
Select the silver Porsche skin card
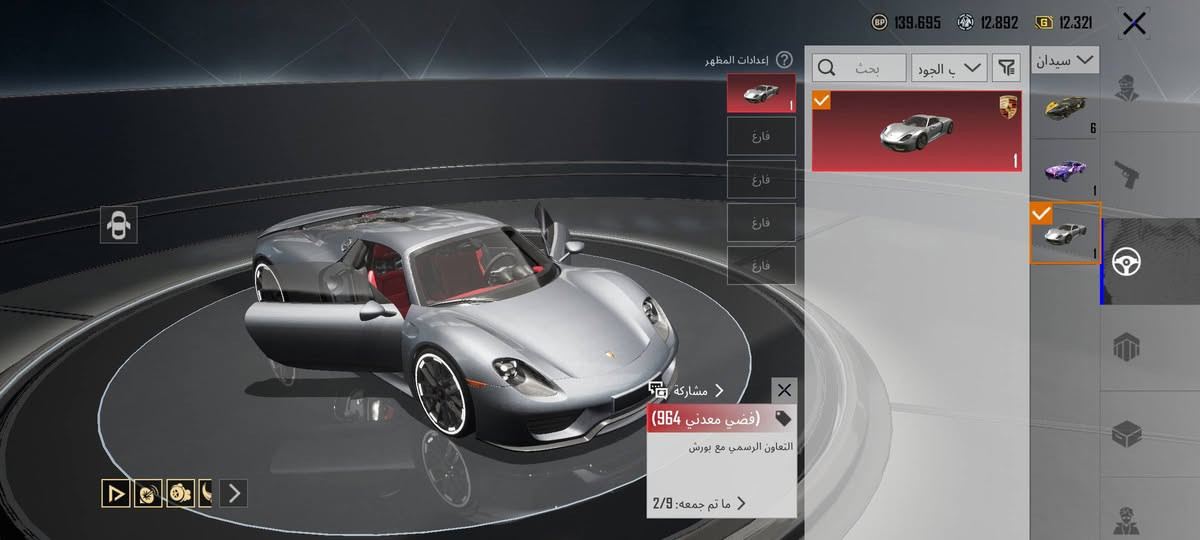point(916,130)
